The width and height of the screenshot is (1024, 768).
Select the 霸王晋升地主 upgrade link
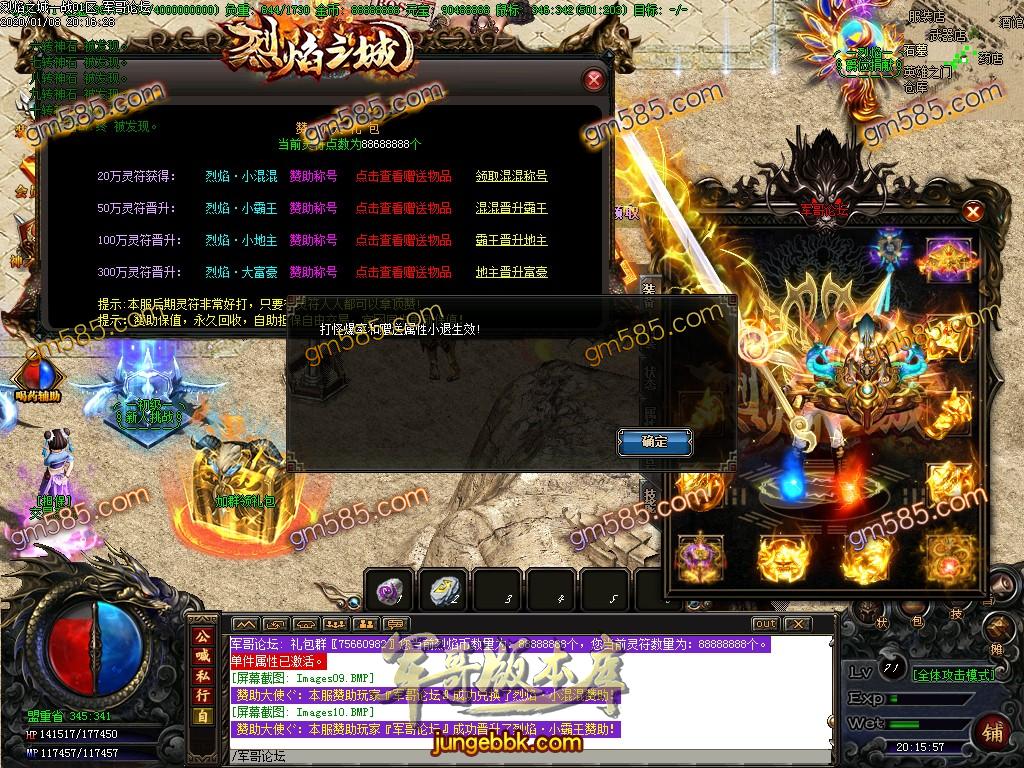[x=511, y=240]
